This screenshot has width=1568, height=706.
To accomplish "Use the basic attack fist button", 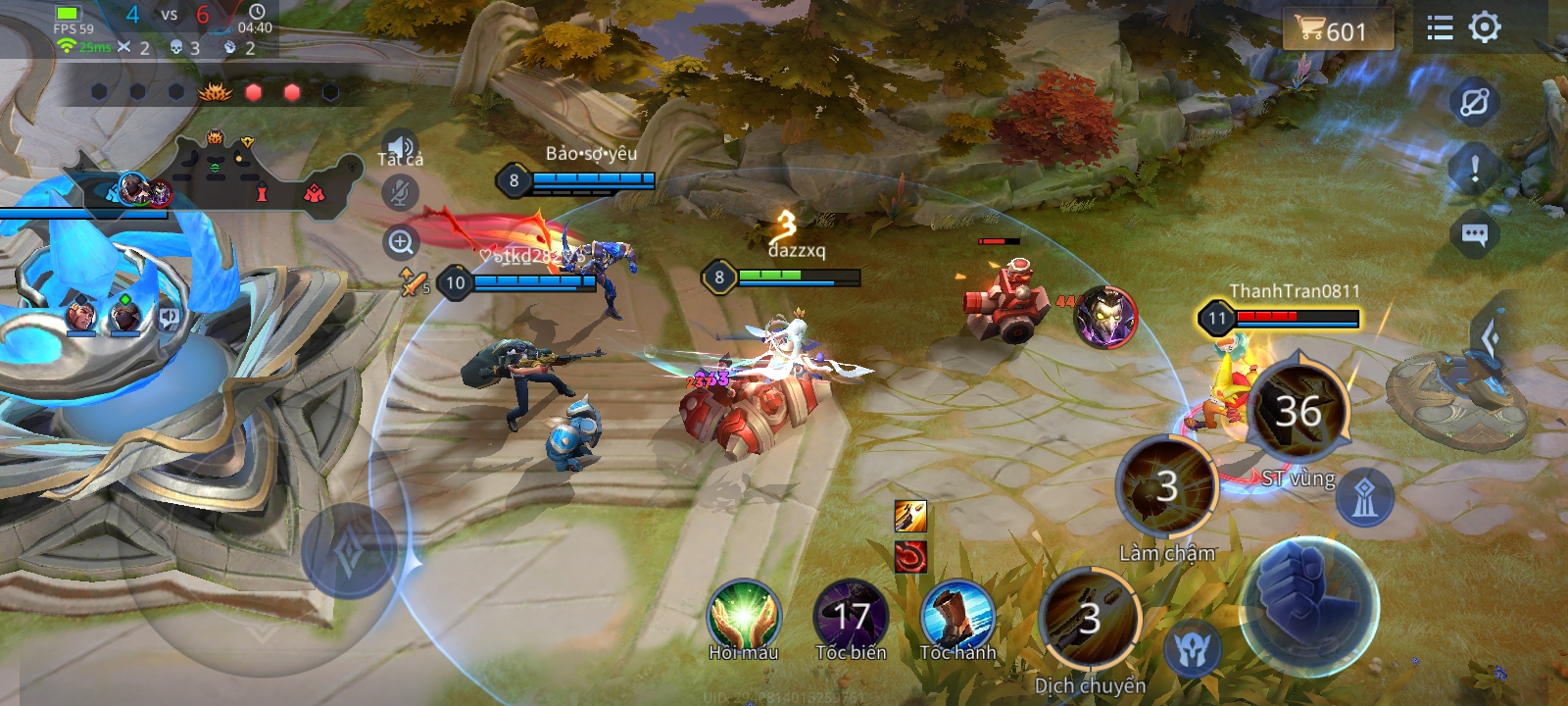I will pos(1308,605).
